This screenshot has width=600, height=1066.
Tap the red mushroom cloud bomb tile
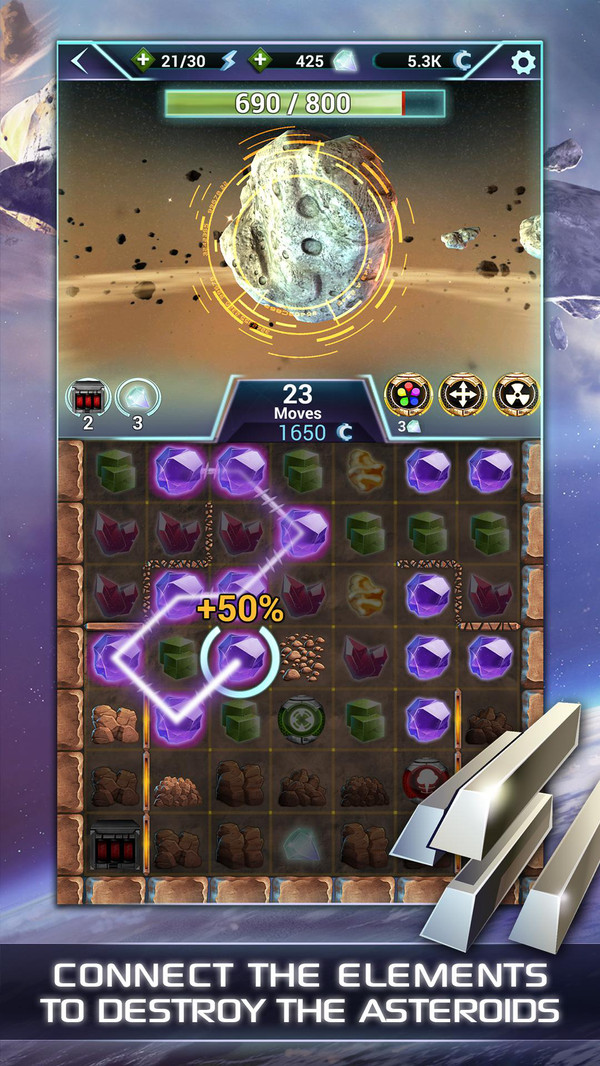pyautogui.click(x=422, y=780)
